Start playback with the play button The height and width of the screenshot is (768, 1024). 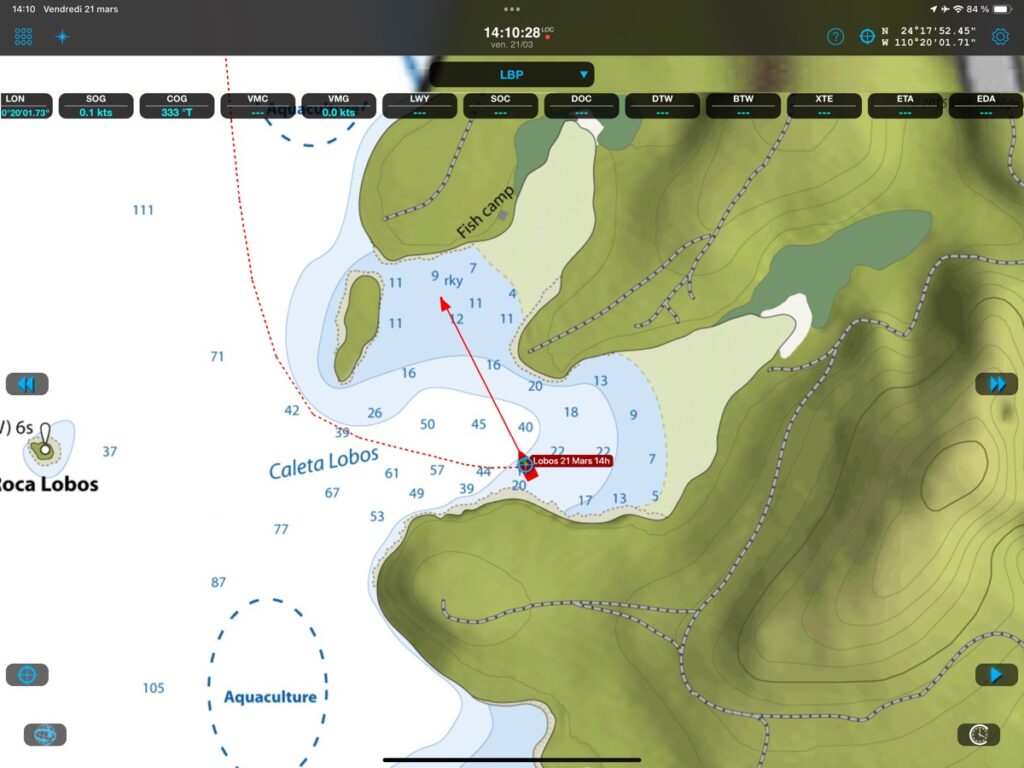pyautogui.click(x=996, y=675)
